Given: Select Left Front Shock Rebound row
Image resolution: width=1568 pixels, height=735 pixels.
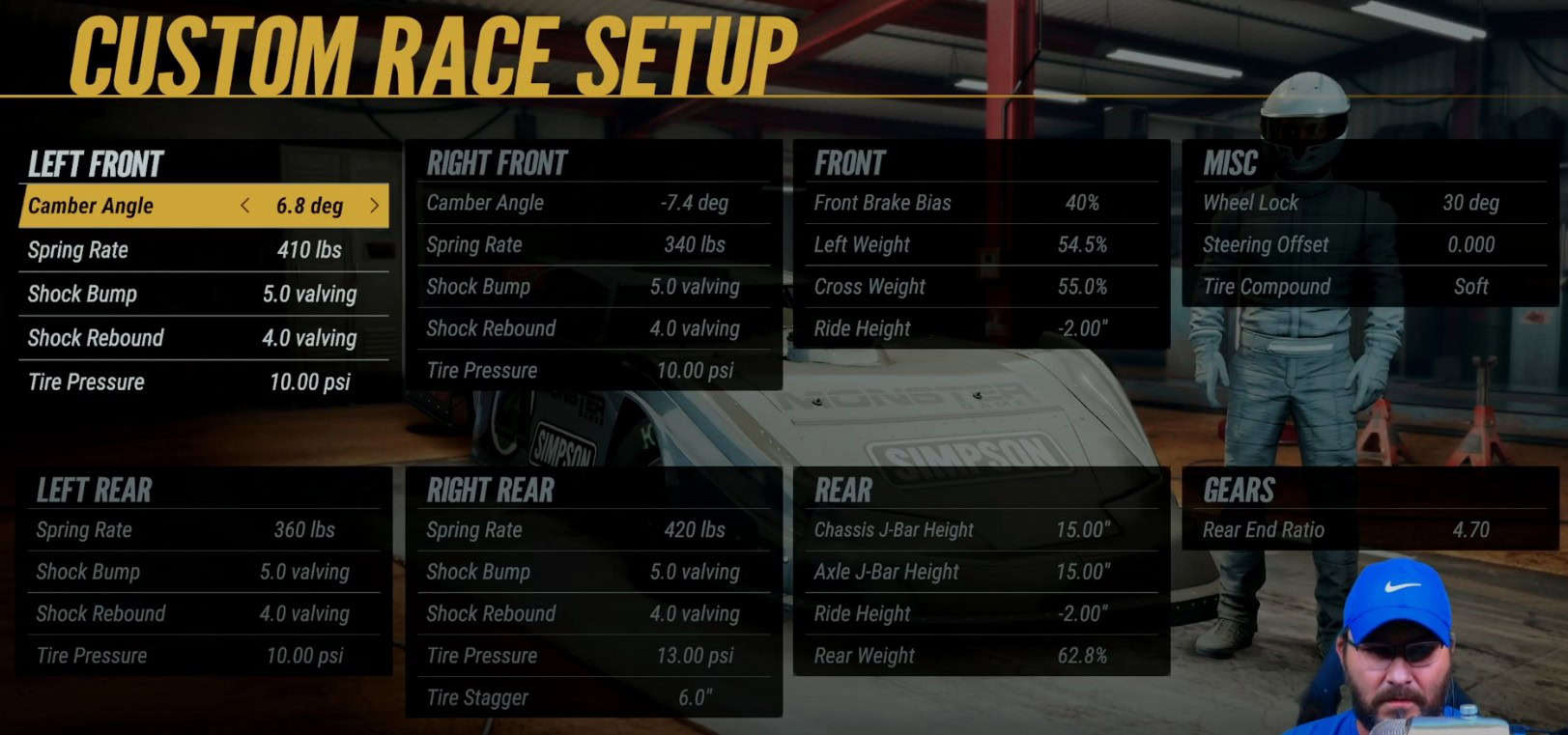Looking at the screenshot, I should pyautogui.click(x=203, y=338).
